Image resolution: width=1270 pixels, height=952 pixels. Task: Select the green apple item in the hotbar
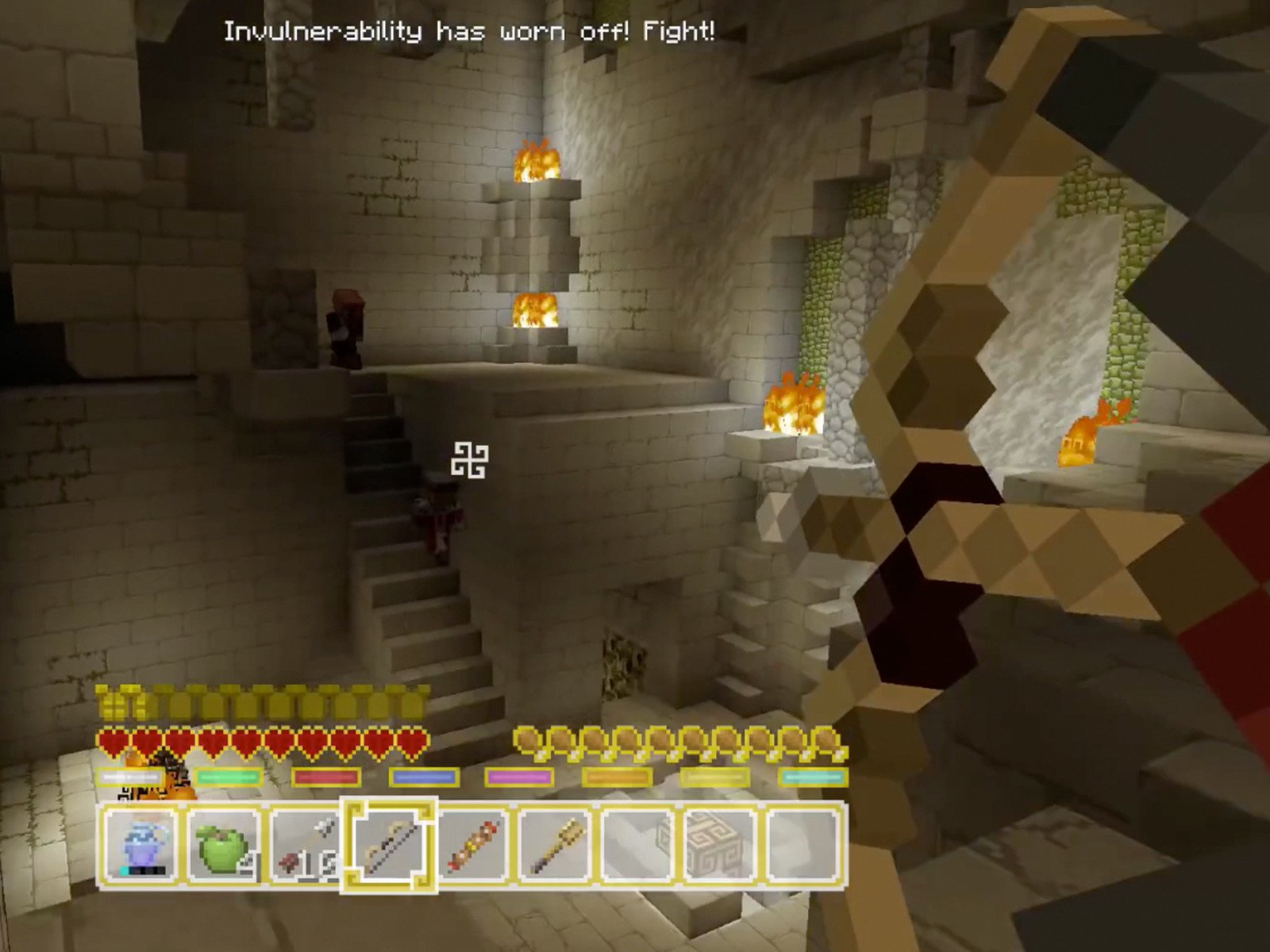(x=222, y=847)
